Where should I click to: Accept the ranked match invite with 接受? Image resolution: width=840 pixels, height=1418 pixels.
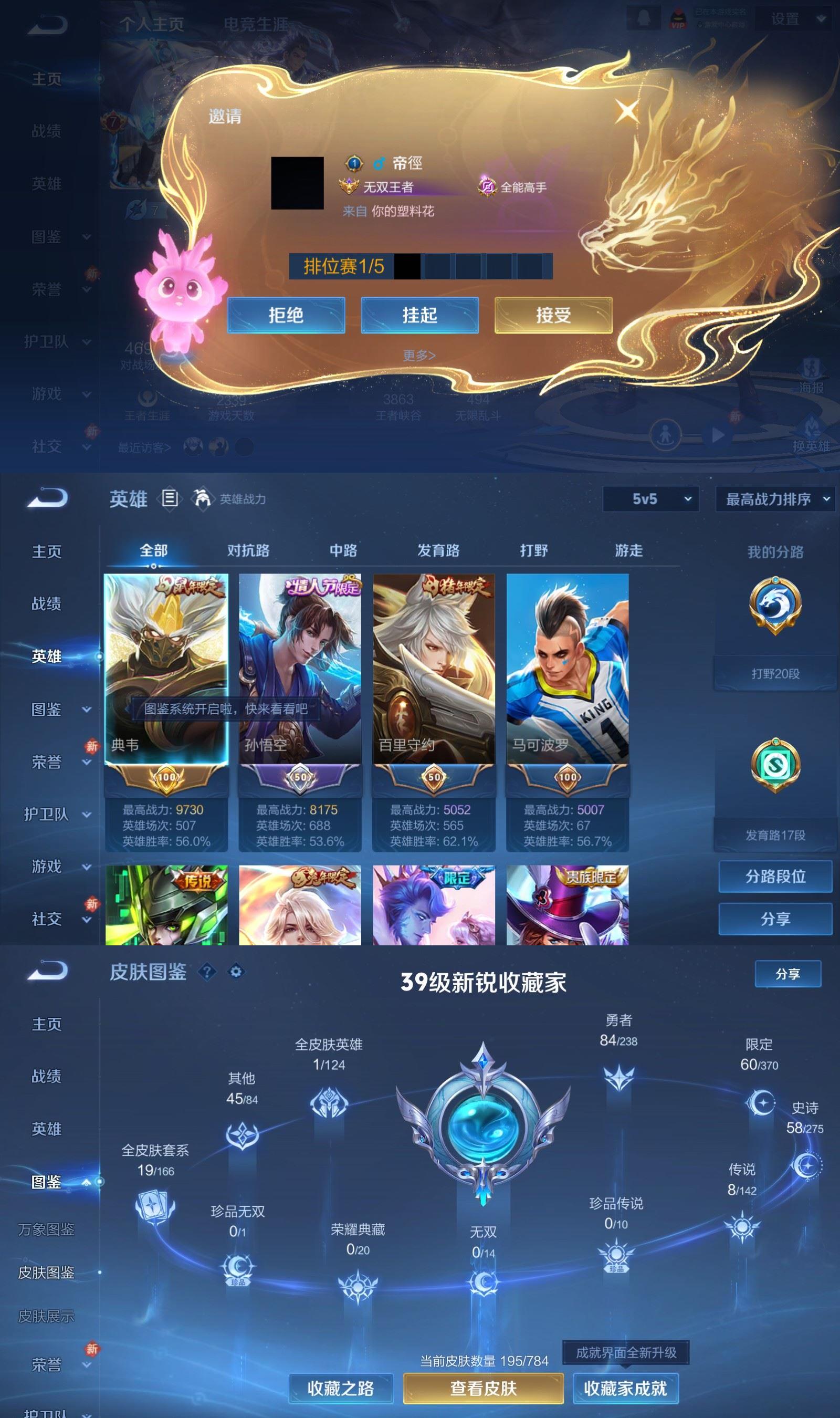(x=553, y=315)
